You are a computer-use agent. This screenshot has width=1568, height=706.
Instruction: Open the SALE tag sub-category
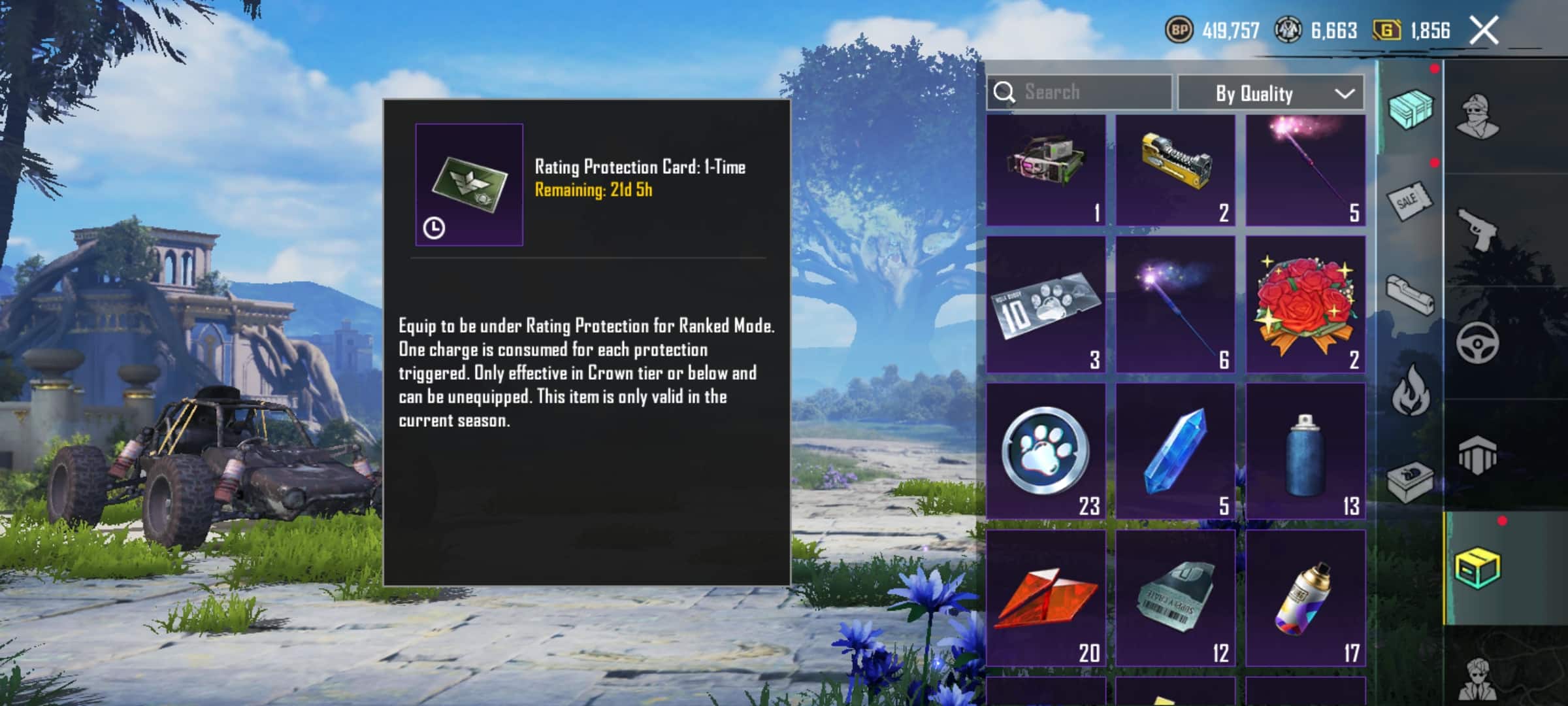(1410, 201)
